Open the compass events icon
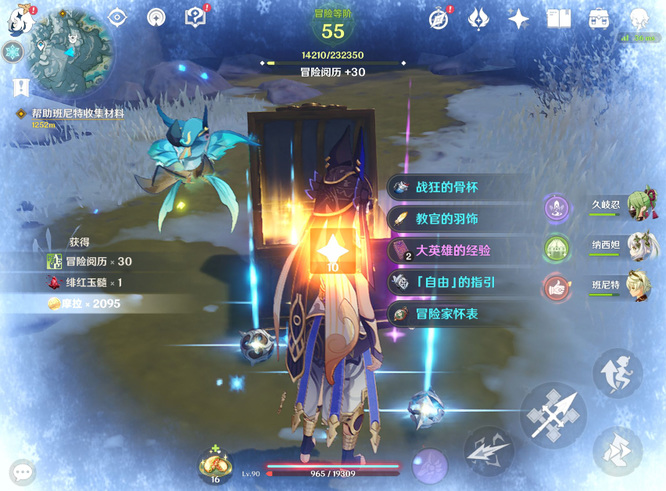The width and height of the screenshot is (666, 491). point(439,18)
